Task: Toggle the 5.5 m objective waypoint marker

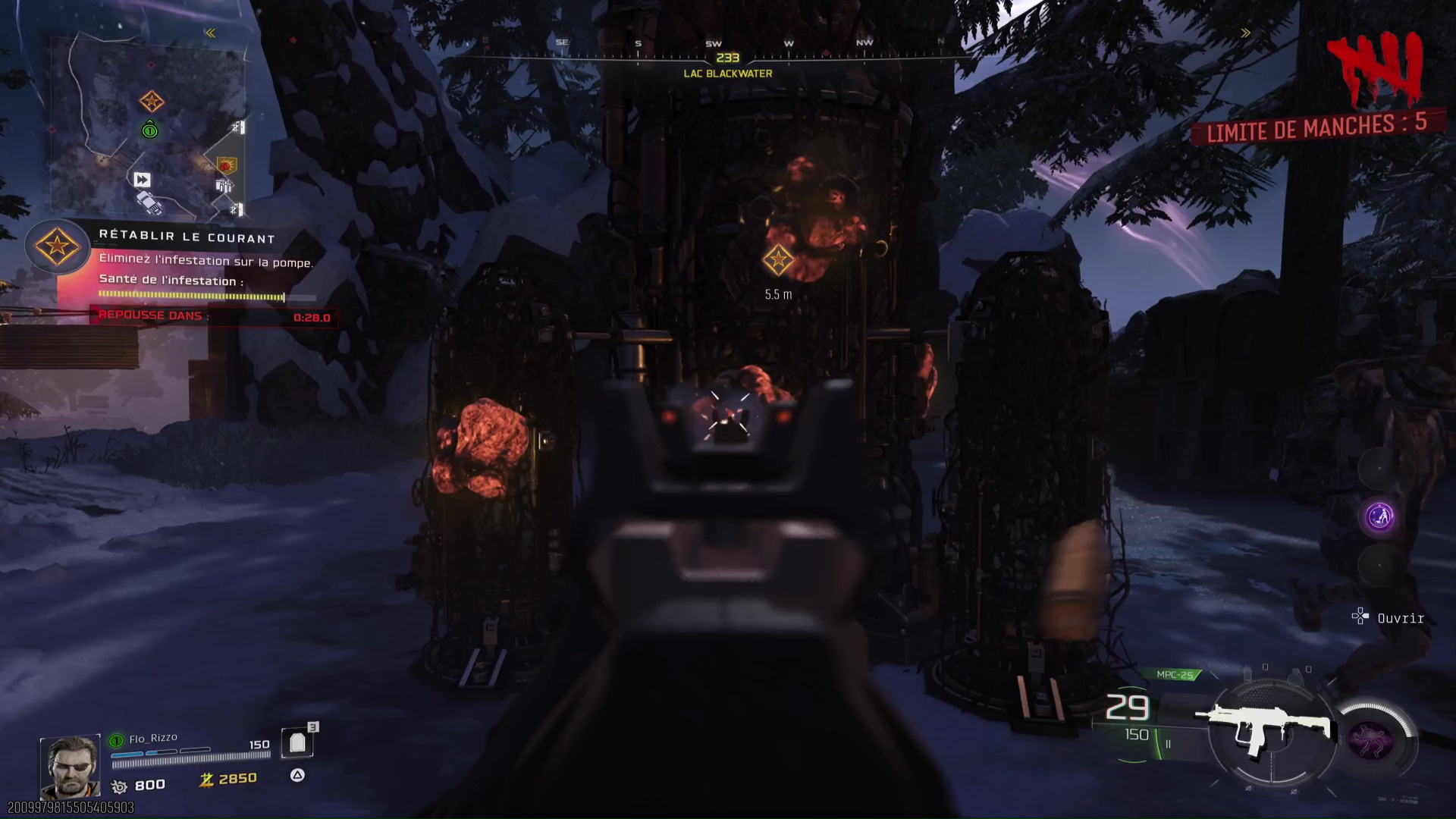Action: point(777,259)
